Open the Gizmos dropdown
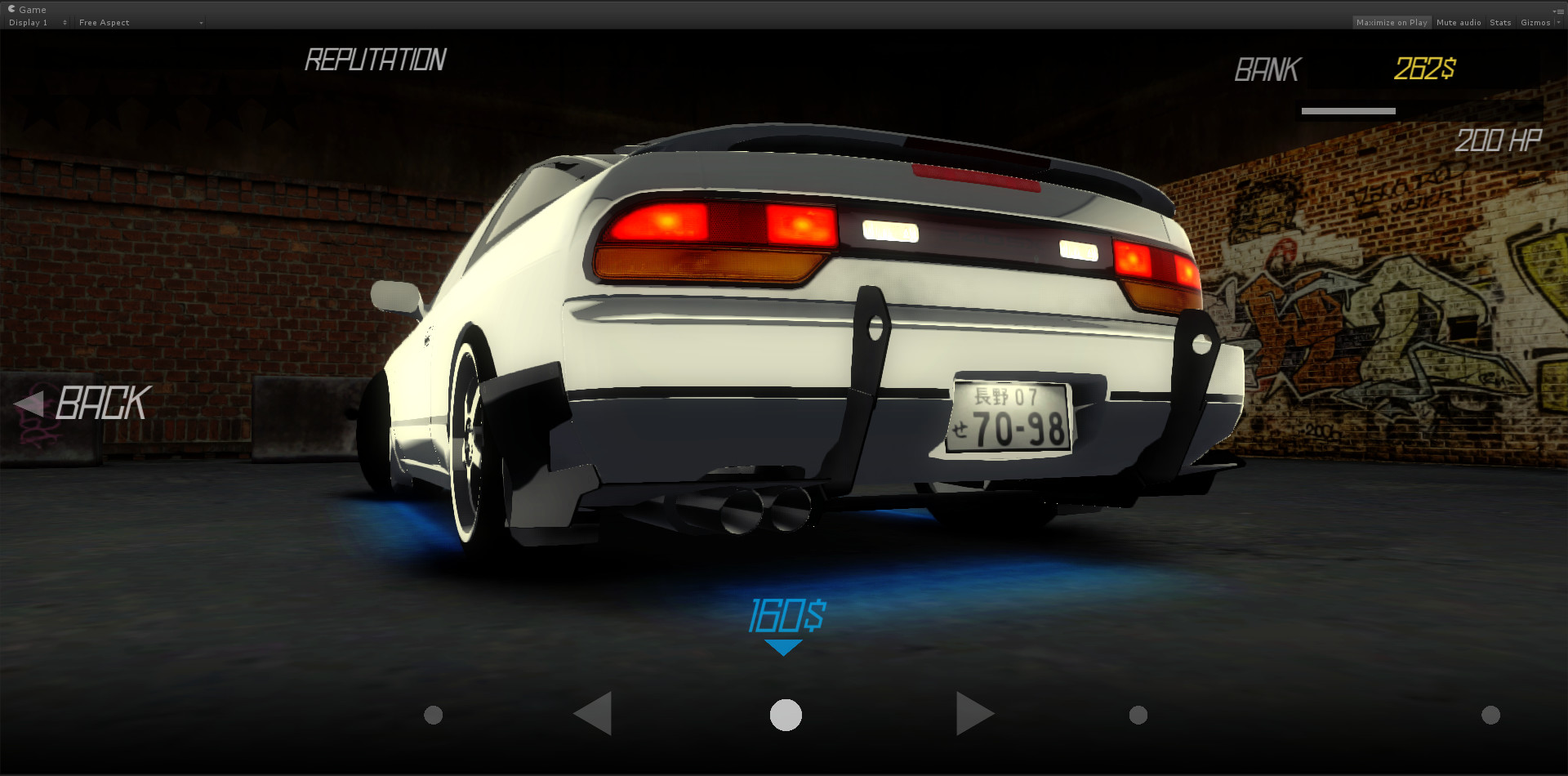Image resolution: width=1568 pixels, height=776 pixels. click(1537, 22)
